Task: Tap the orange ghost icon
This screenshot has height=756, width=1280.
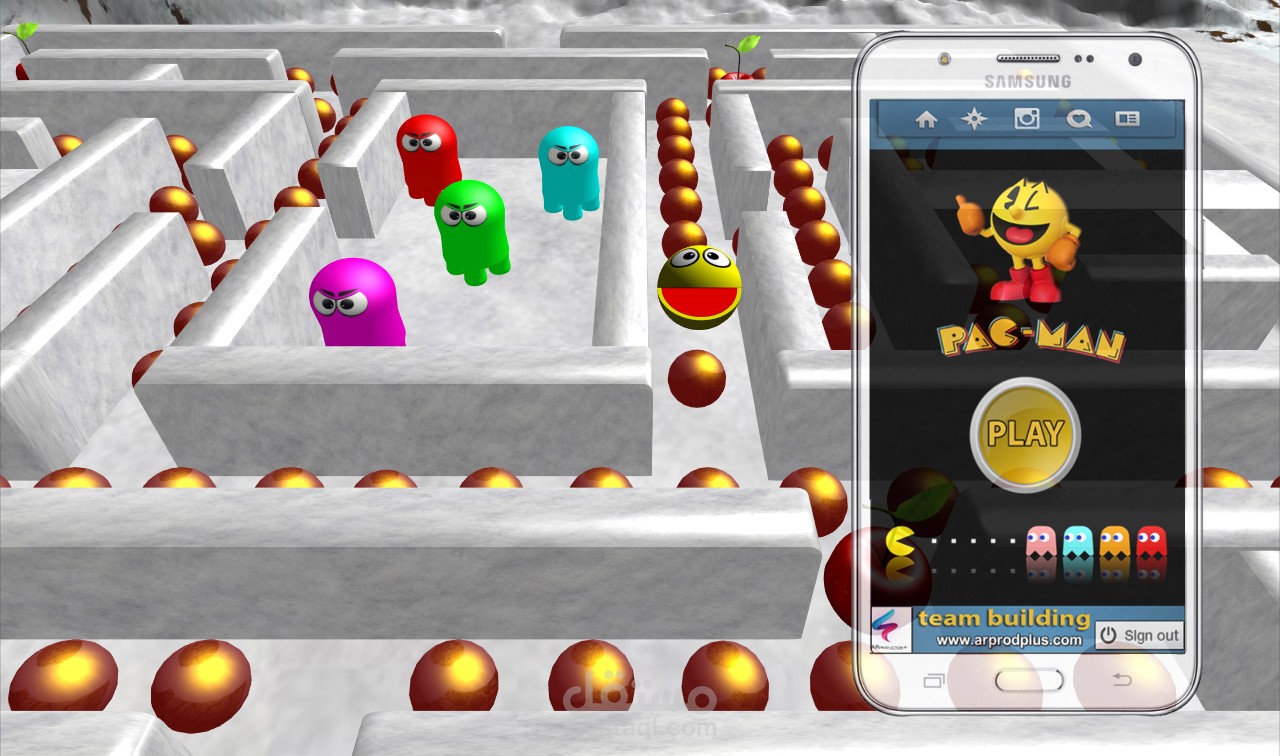Action: [1115, 542]
